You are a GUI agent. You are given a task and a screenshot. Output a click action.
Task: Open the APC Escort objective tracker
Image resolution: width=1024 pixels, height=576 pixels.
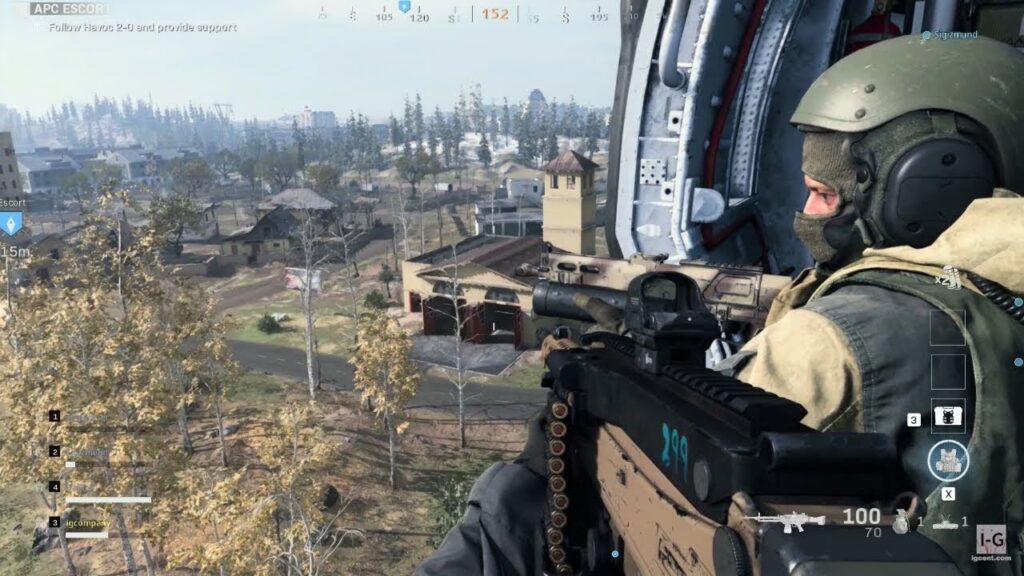68,9
